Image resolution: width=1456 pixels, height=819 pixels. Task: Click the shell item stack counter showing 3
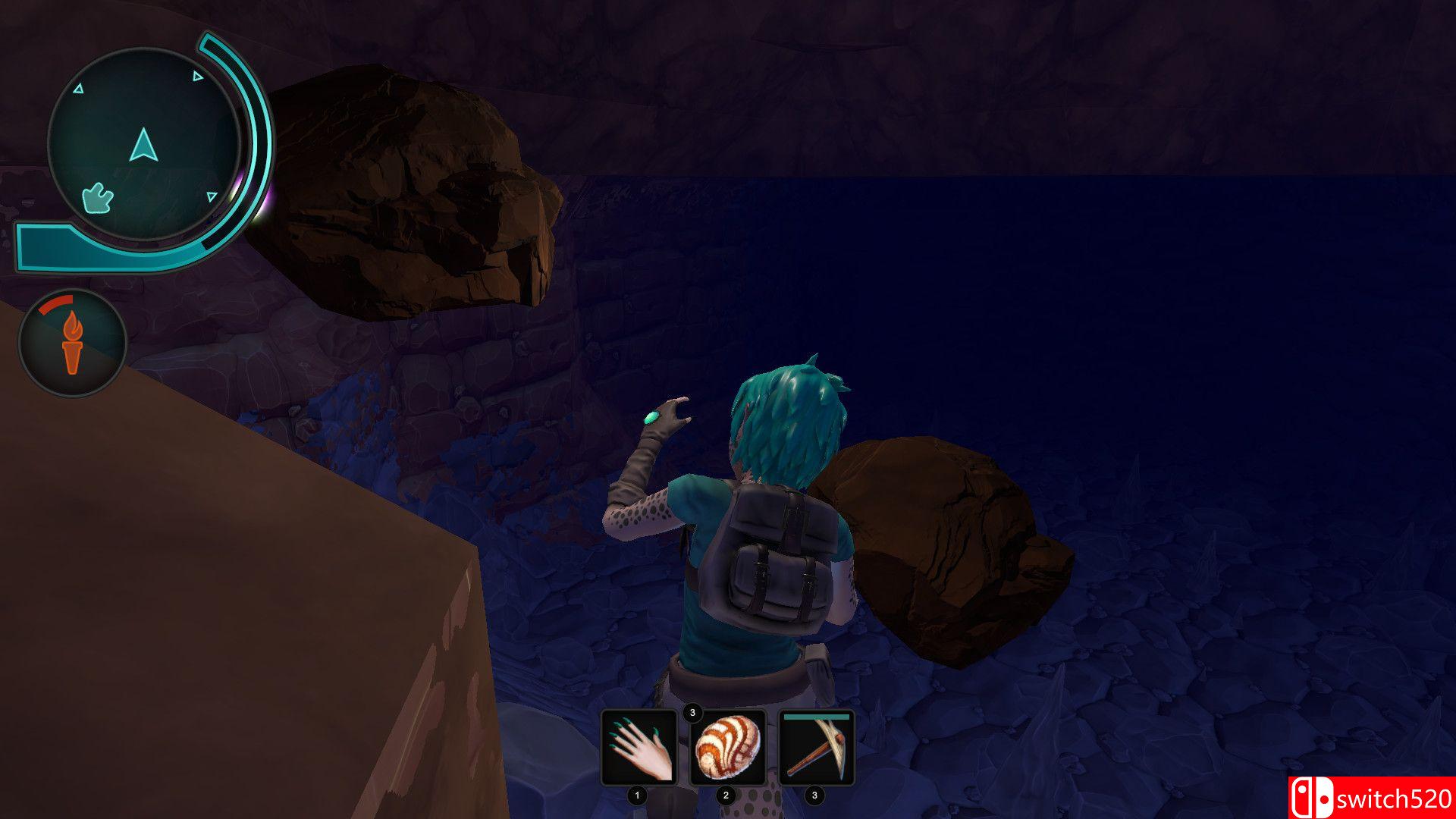(x=694, y=713)
